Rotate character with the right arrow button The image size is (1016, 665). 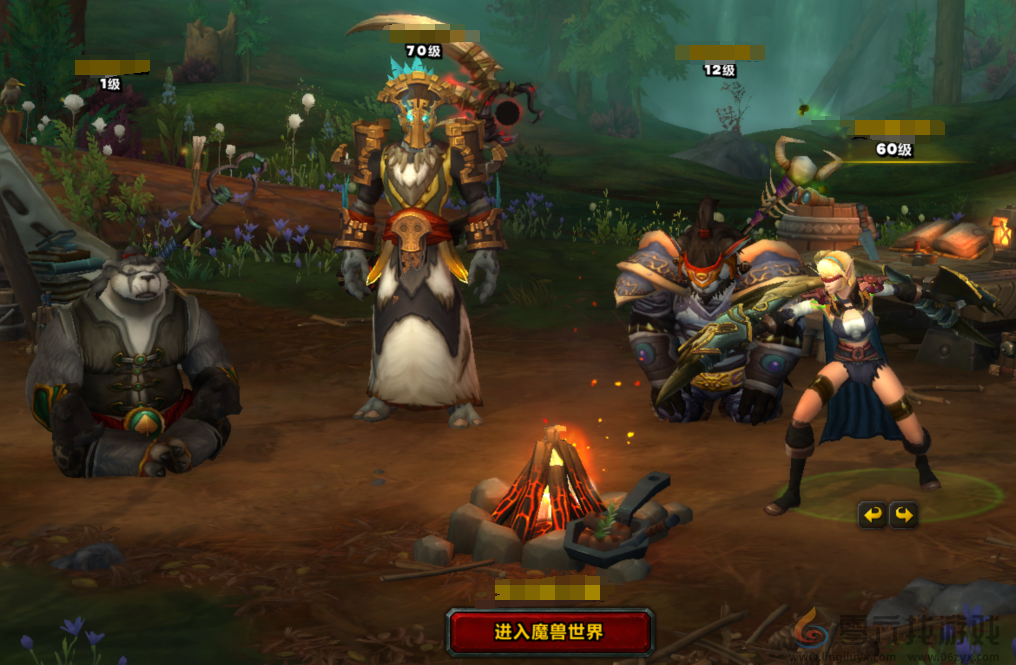pos(904,515)
